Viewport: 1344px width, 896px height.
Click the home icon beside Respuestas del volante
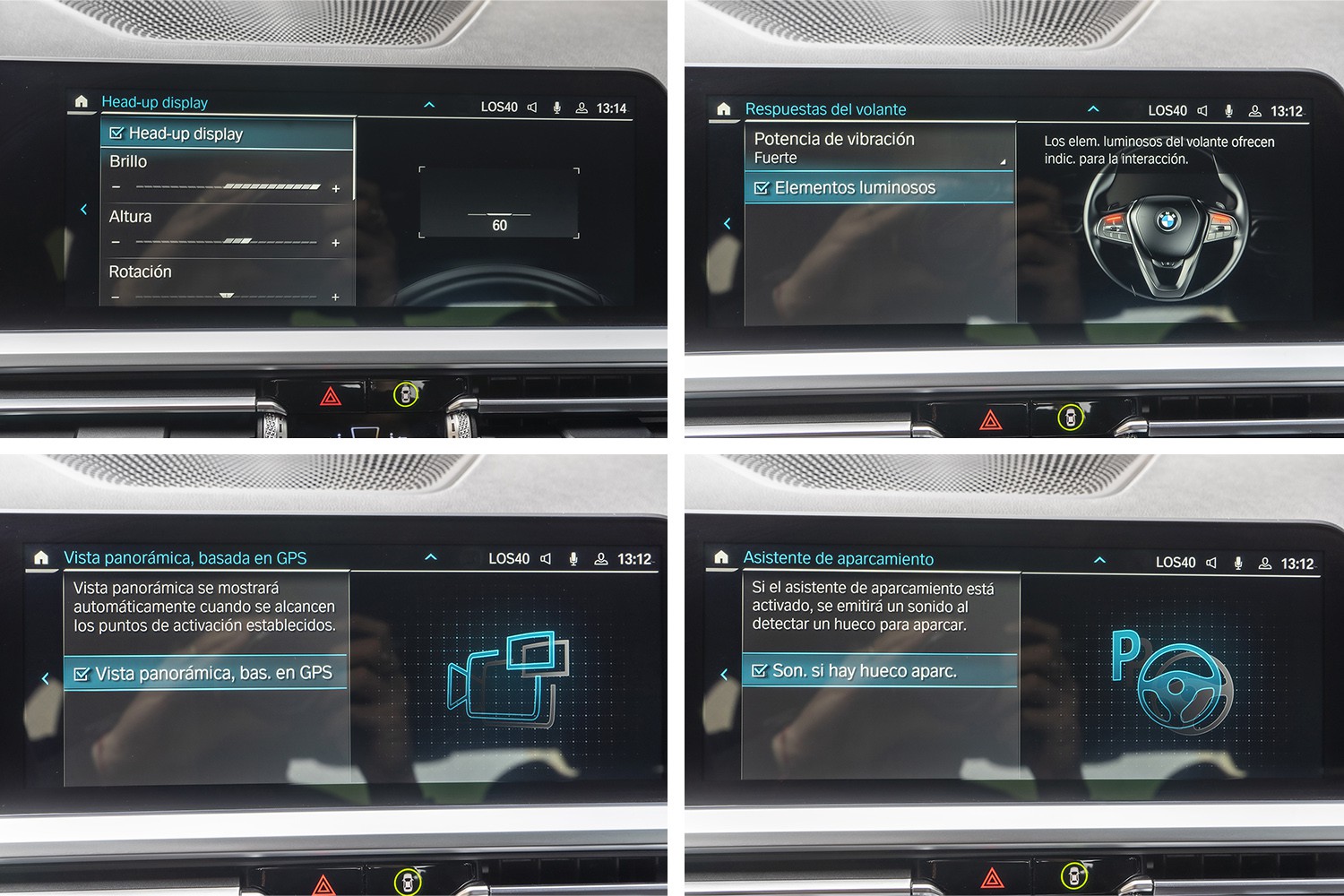(724, 109)
